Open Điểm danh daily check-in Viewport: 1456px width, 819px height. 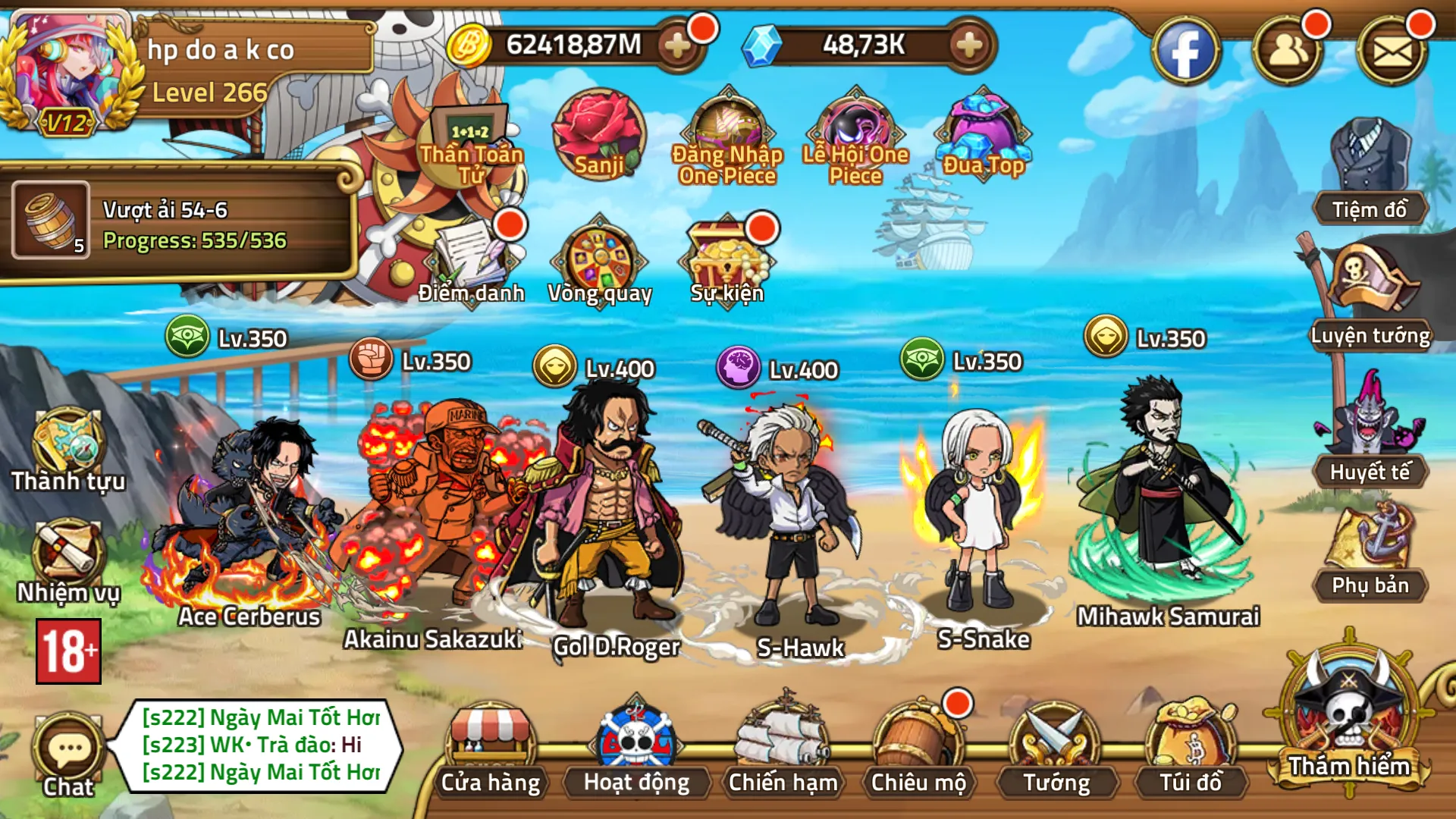[472, 262]
